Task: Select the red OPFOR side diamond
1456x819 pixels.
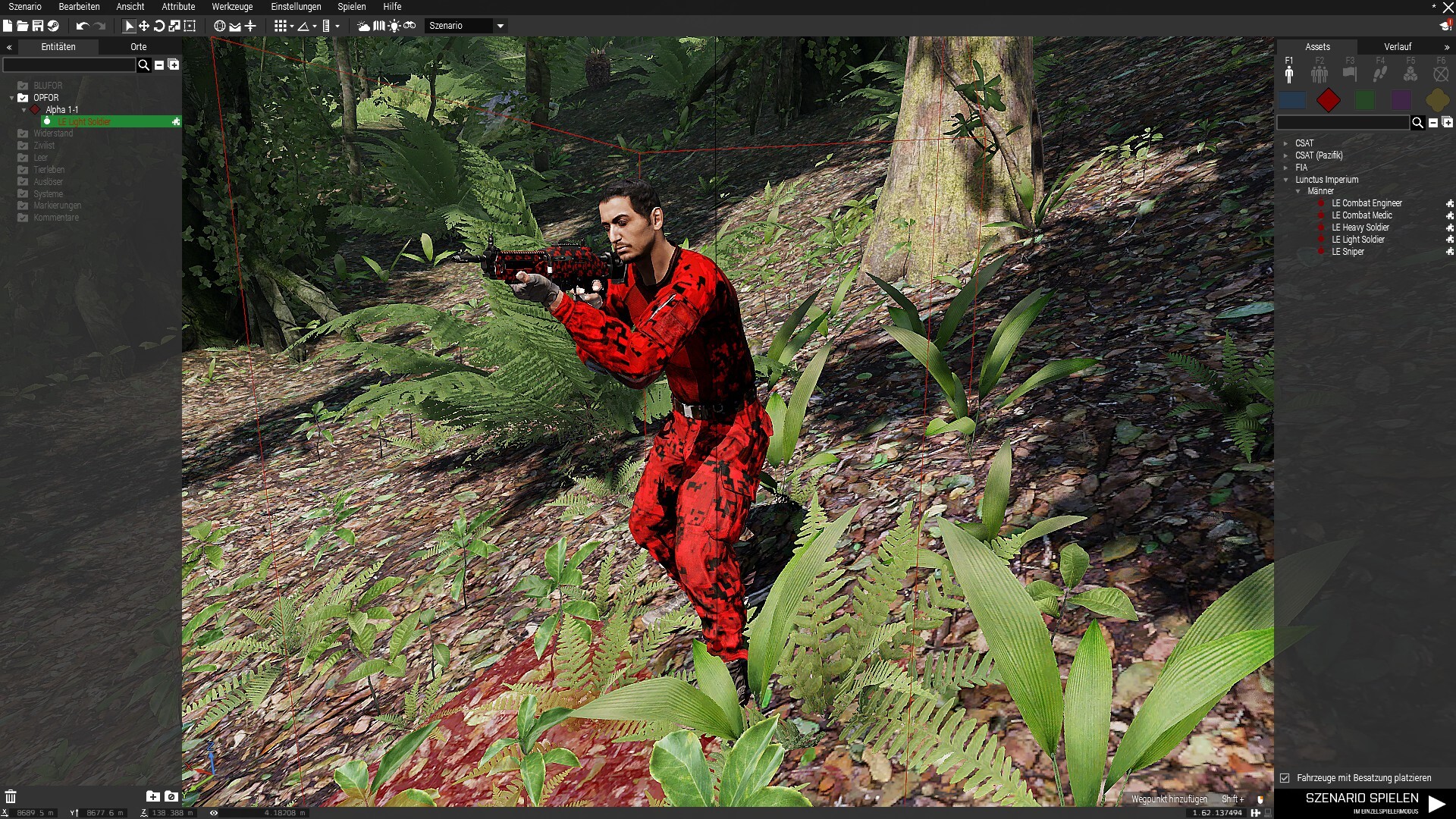Action: [x=1328, y=100]
